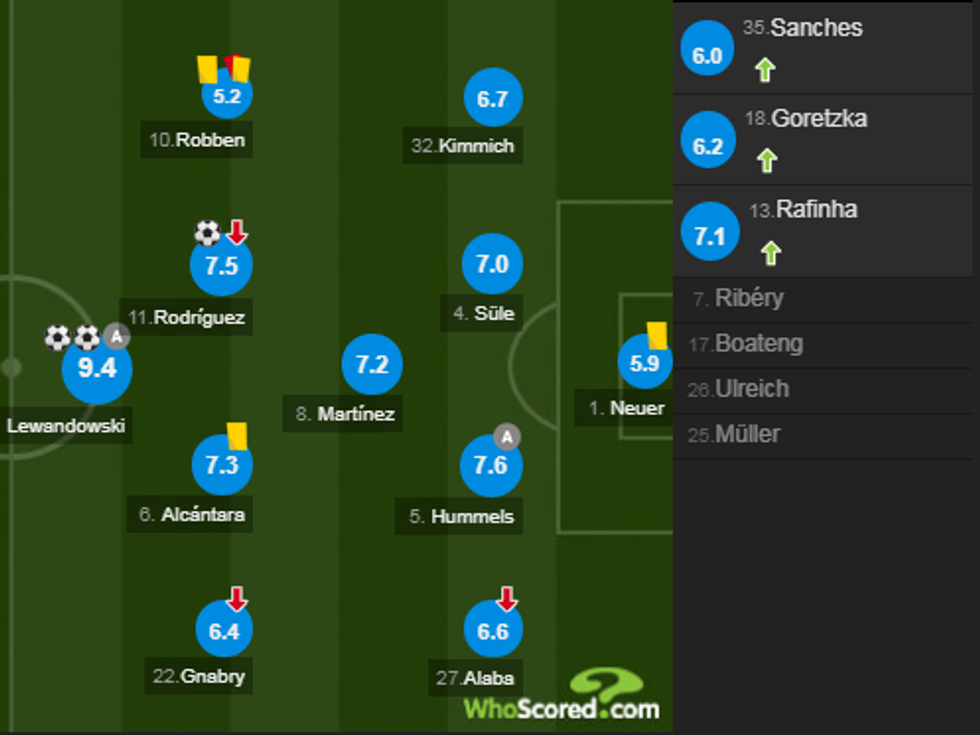Select Gnabry's 6.4 rating bubble

[225, 631]
